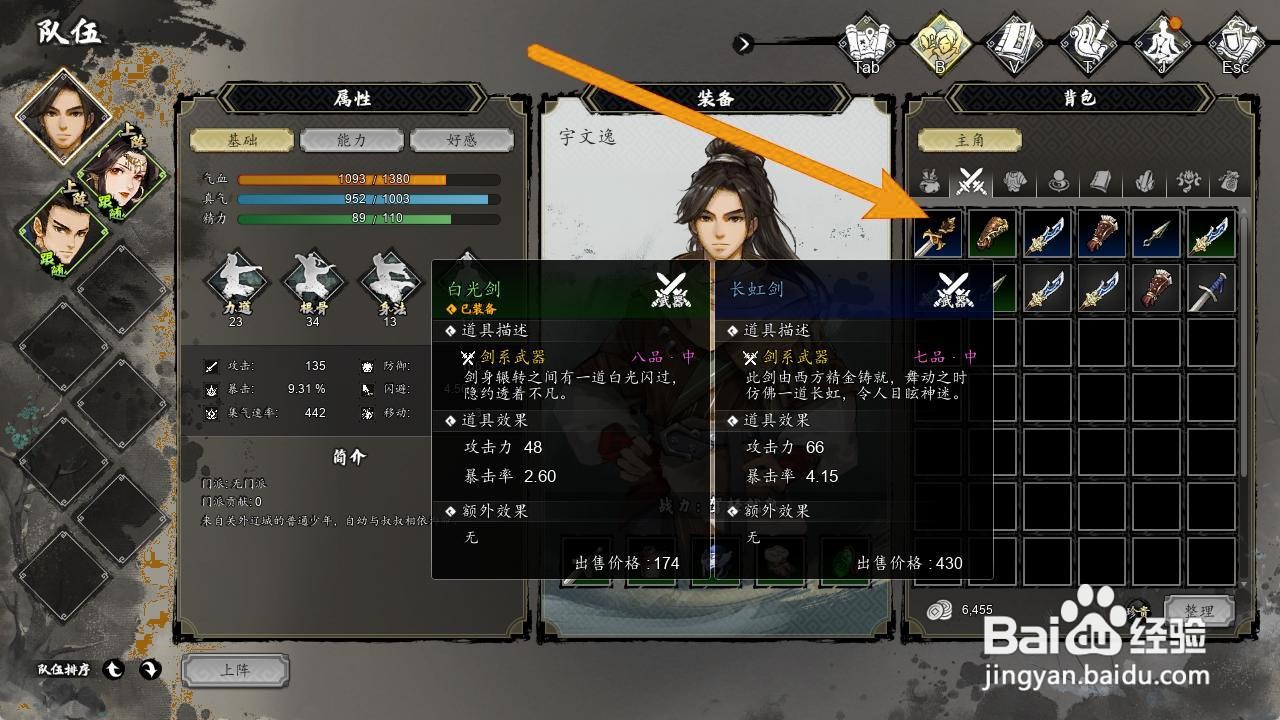Switch to the 能力 attributes tab
This screenshot has width=1280, height=720.
point(350,139)
